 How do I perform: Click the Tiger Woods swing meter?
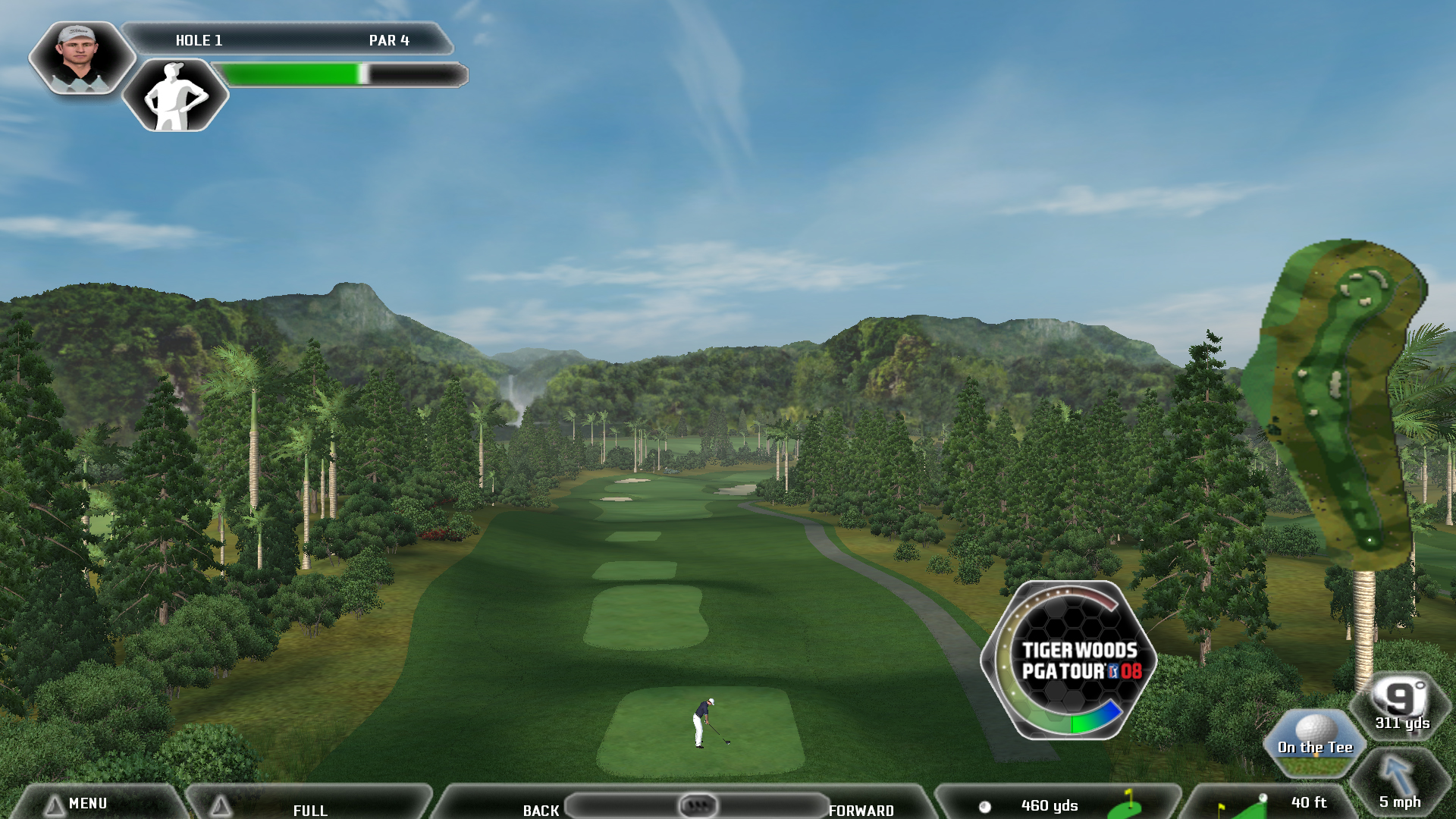coord(1068,660)
